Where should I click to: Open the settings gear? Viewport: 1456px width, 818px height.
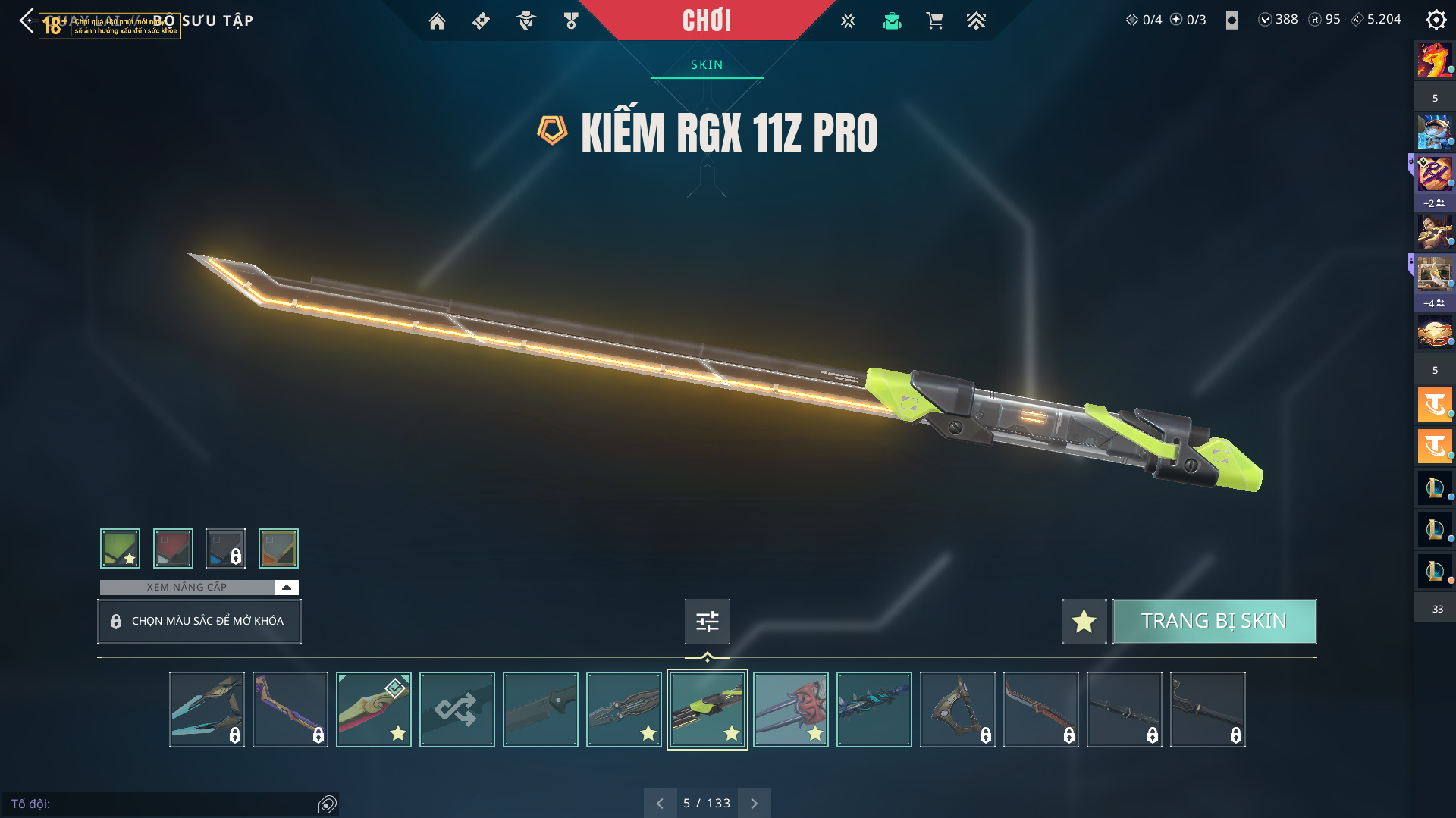[x=1436, y=20]
